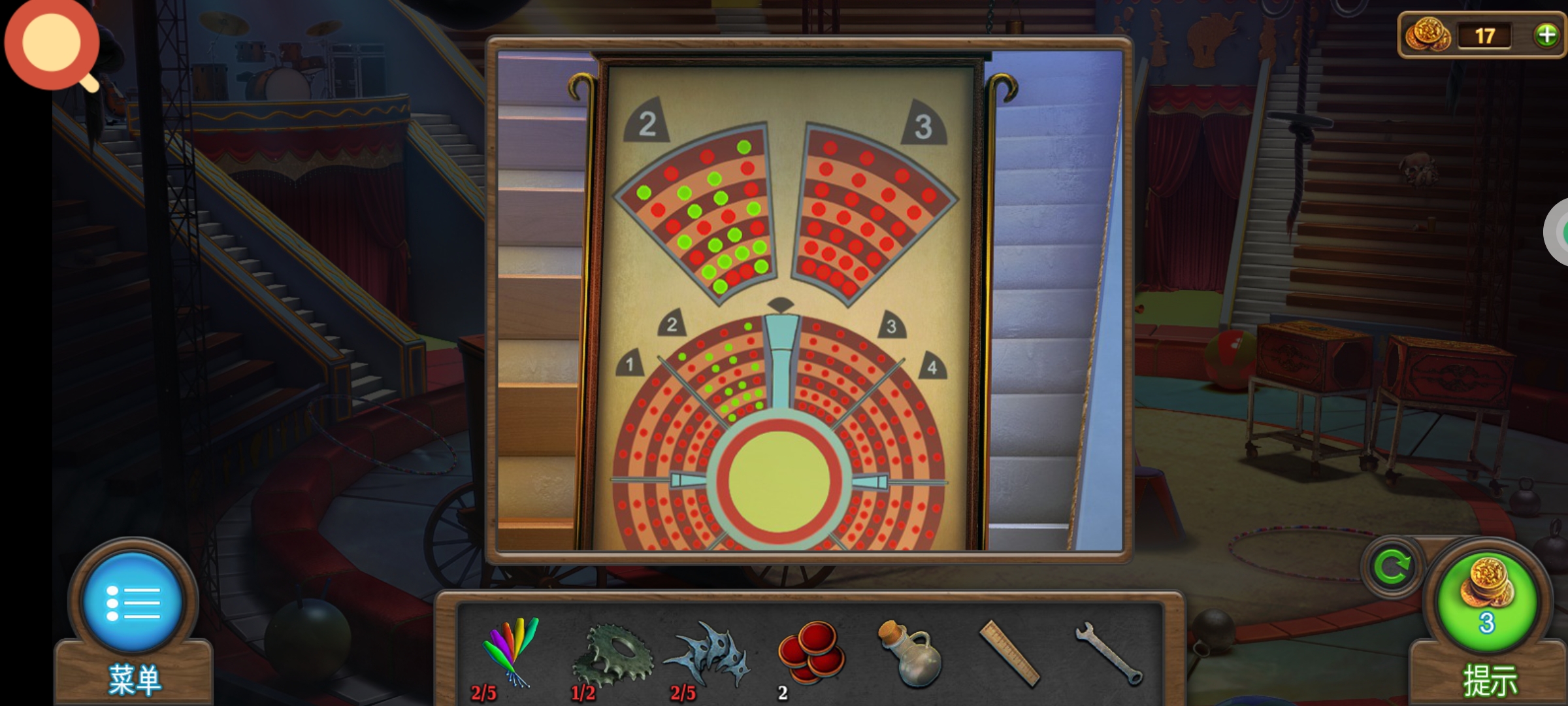The image size is (1568, 706).
Task: Select the green gear inventory item
Action: [612, 655]
